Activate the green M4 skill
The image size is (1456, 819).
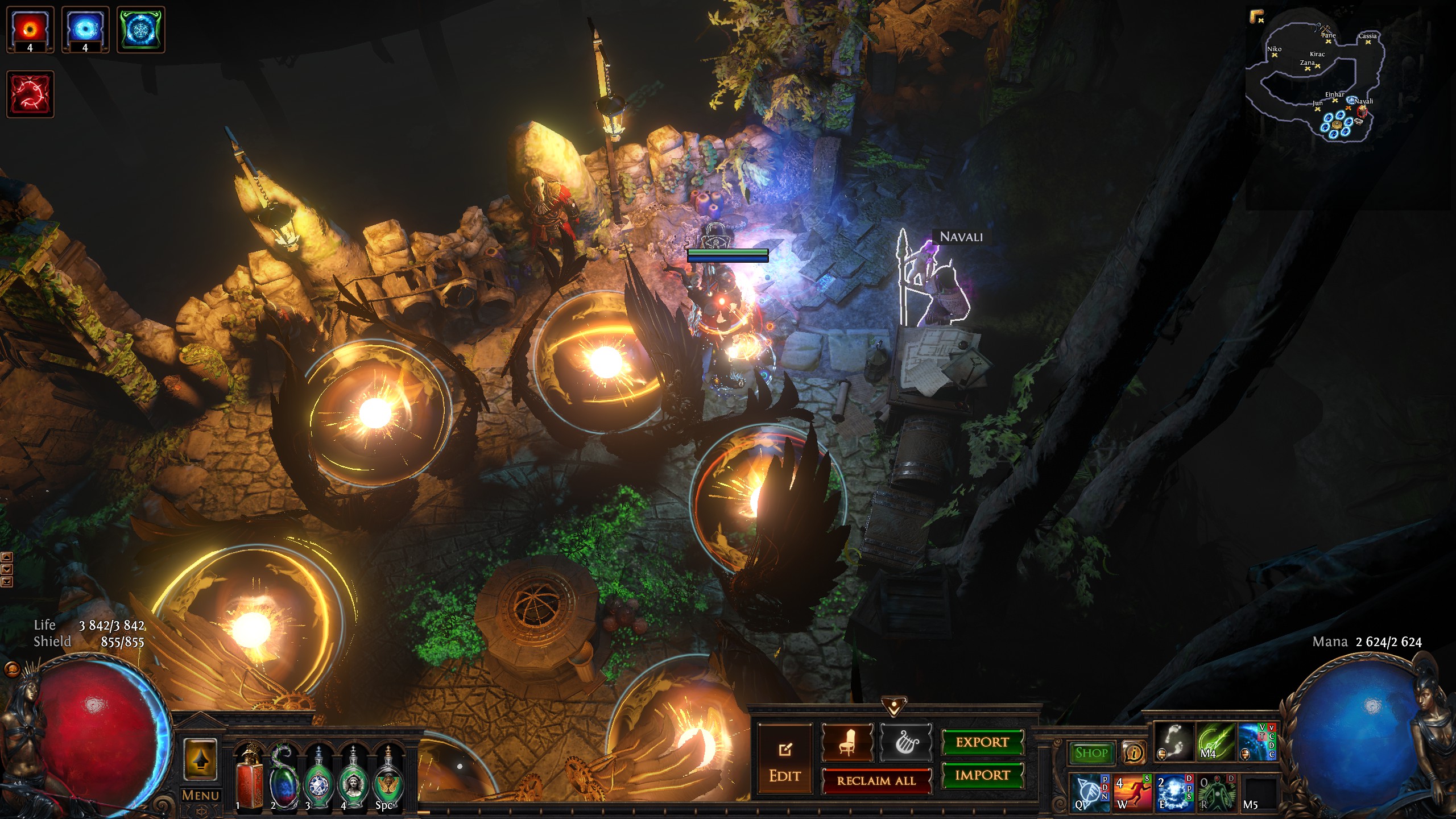(1215, 742)
